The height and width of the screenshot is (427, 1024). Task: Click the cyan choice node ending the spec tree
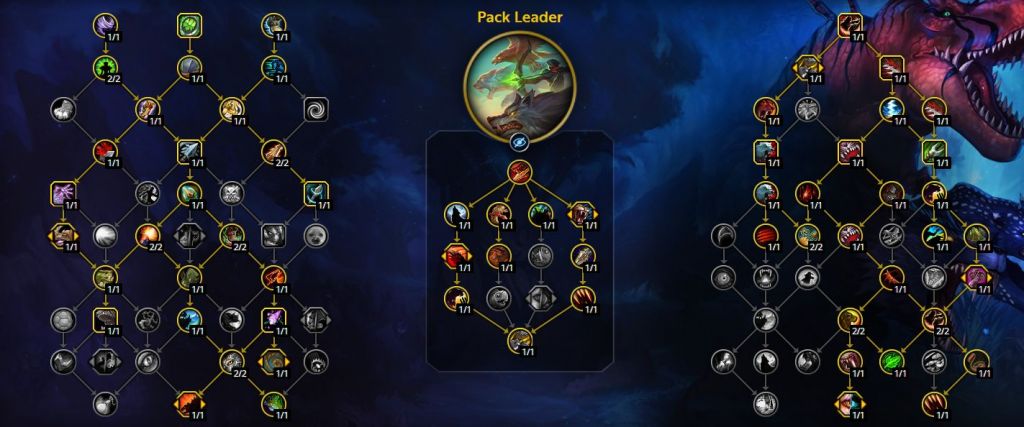[850, 402]
